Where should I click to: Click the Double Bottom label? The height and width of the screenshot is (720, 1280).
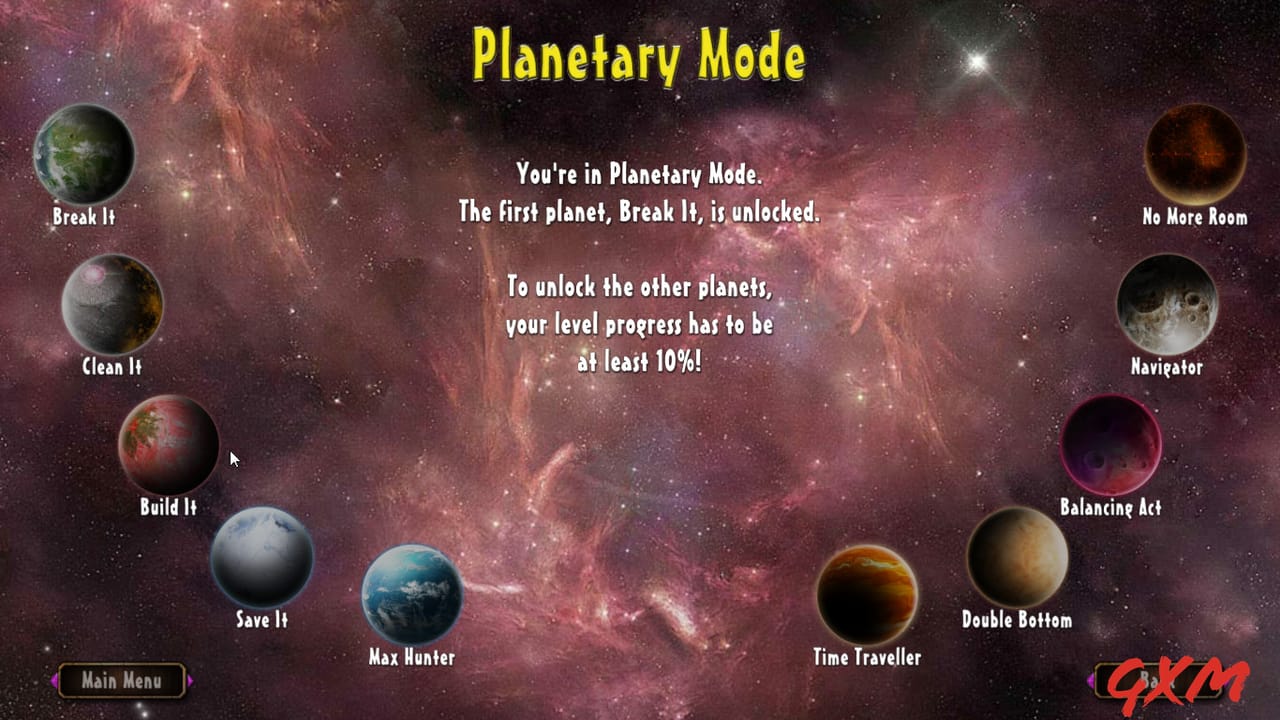coord(1016,619)
